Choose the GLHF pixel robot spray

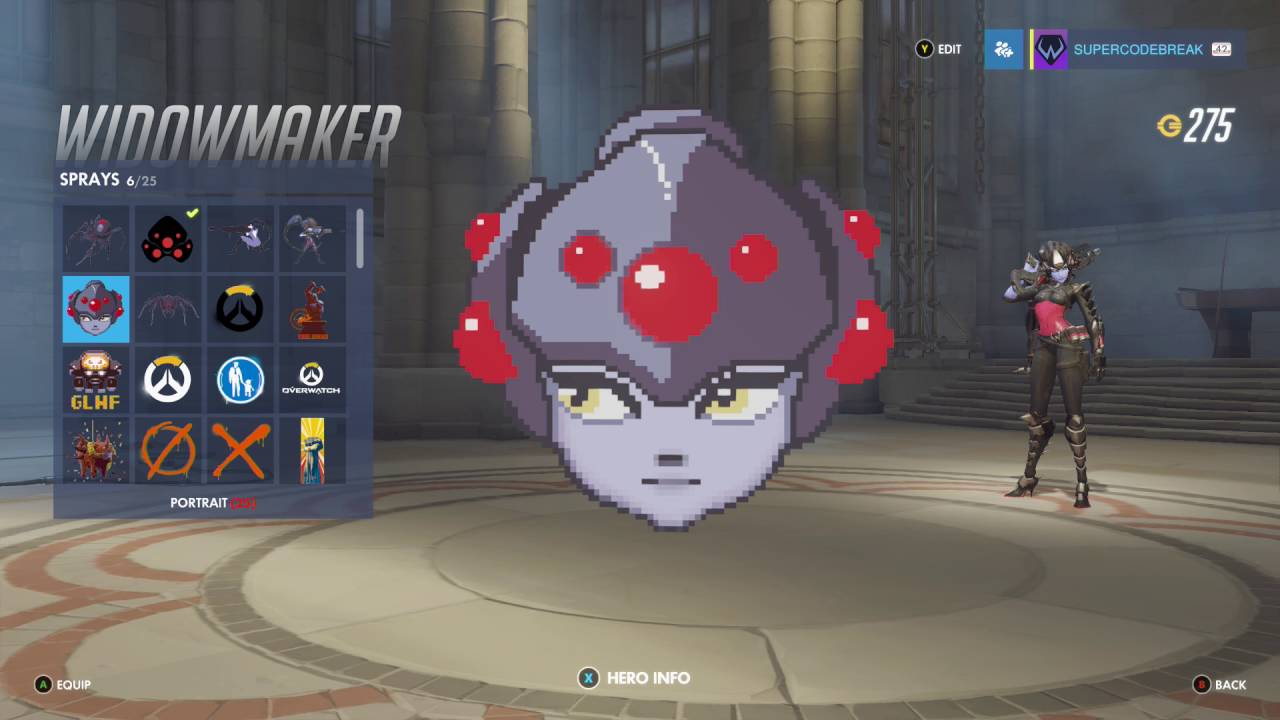point(95,378)
